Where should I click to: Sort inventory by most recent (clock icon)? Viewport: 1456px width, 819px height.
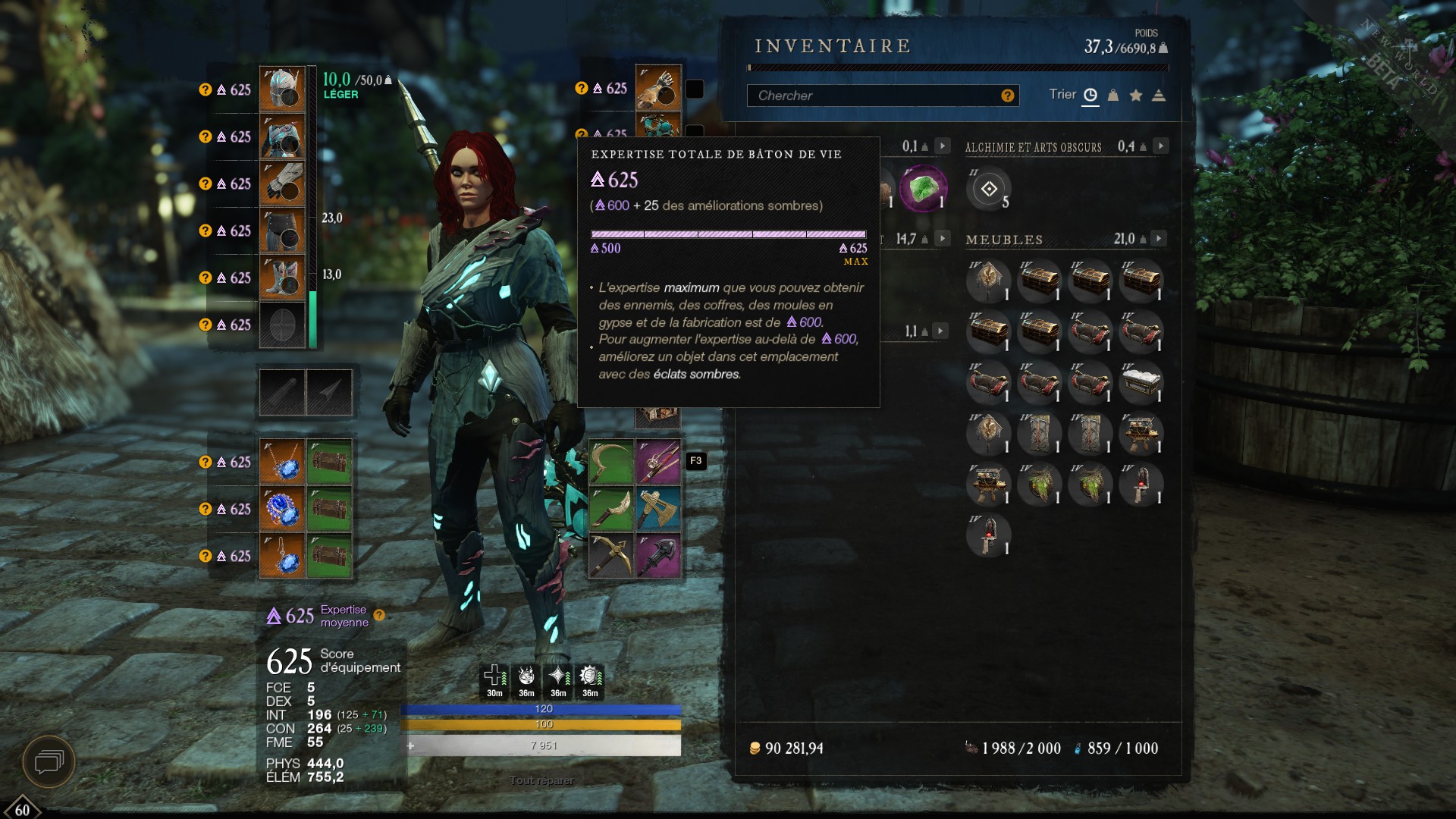click(x=1090, y=96)
